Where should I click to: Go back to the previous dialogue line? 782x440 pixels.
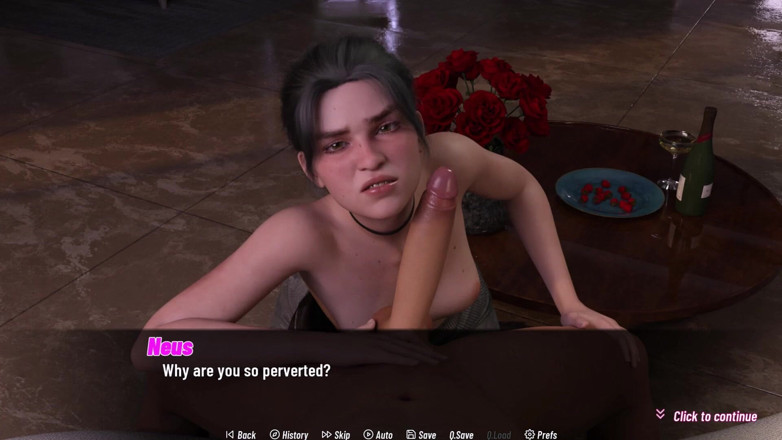point(241,435)
